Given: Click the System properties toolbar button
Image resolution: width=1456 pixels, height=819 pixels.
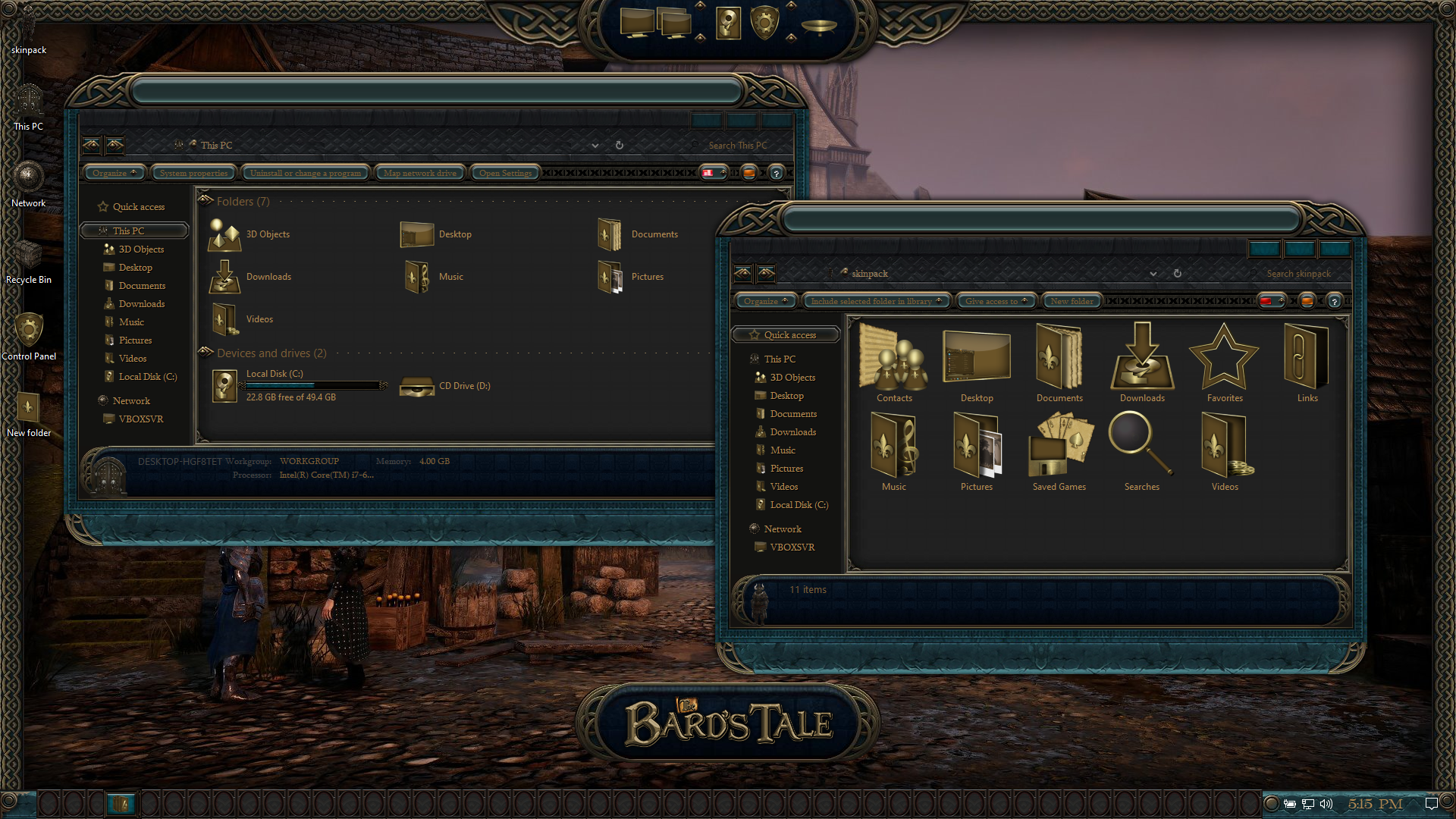Looking at the screenshot, I should pos(193,173).
